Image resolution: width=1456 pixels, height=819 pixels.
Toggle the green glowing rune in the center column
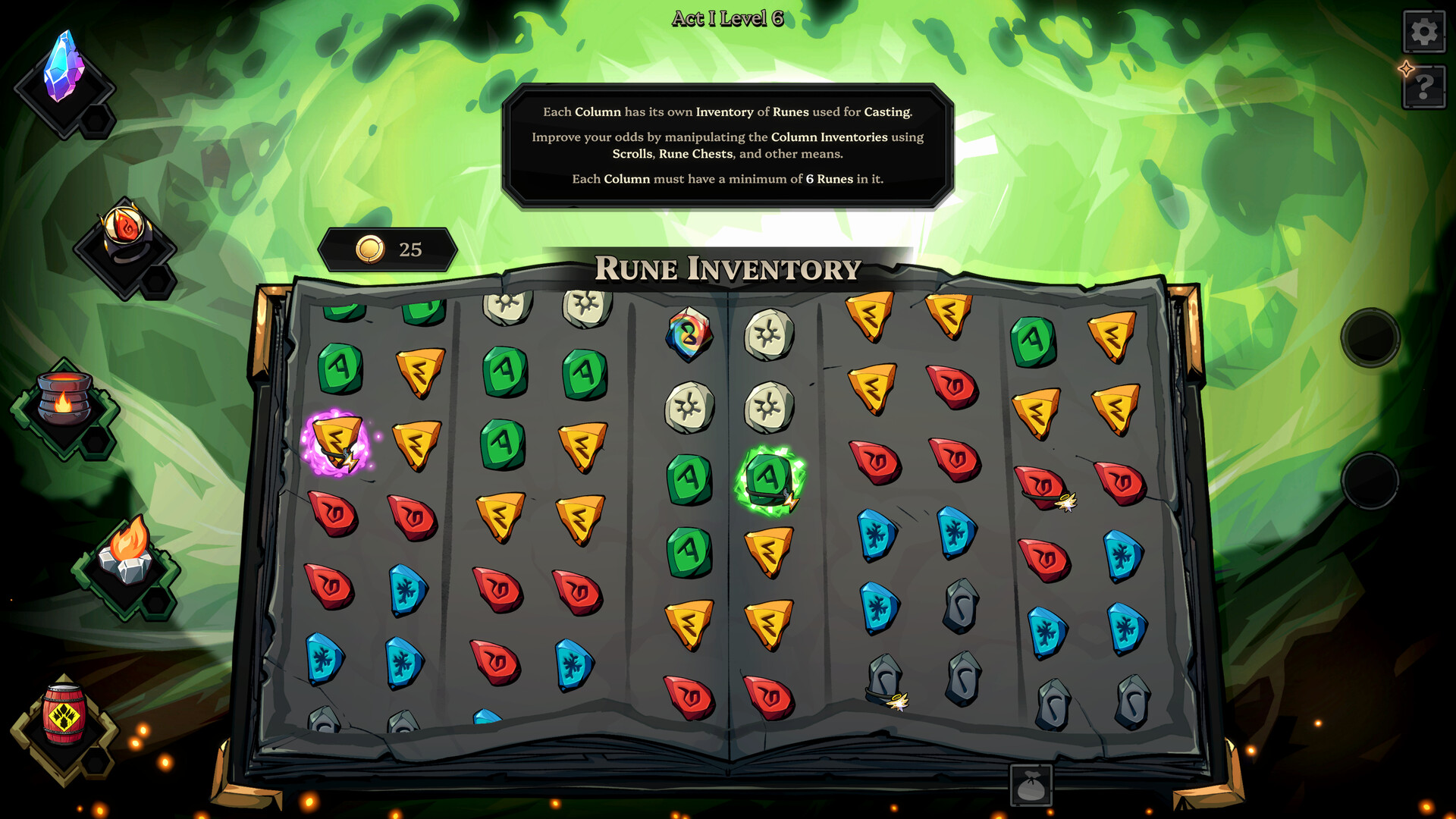(767, 478)
